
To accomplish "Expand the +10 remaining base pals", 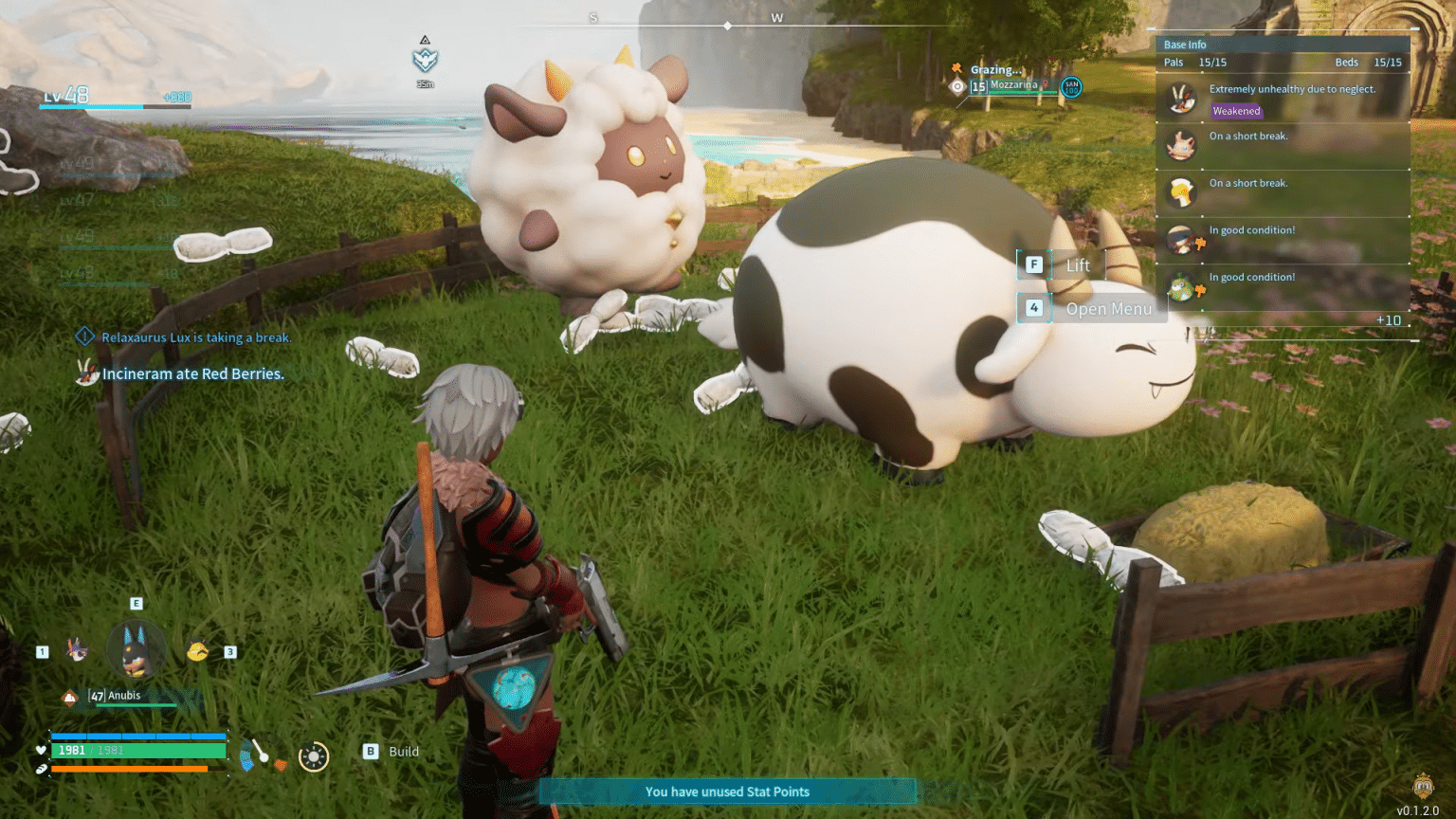I will click(x=1388, y=320).
